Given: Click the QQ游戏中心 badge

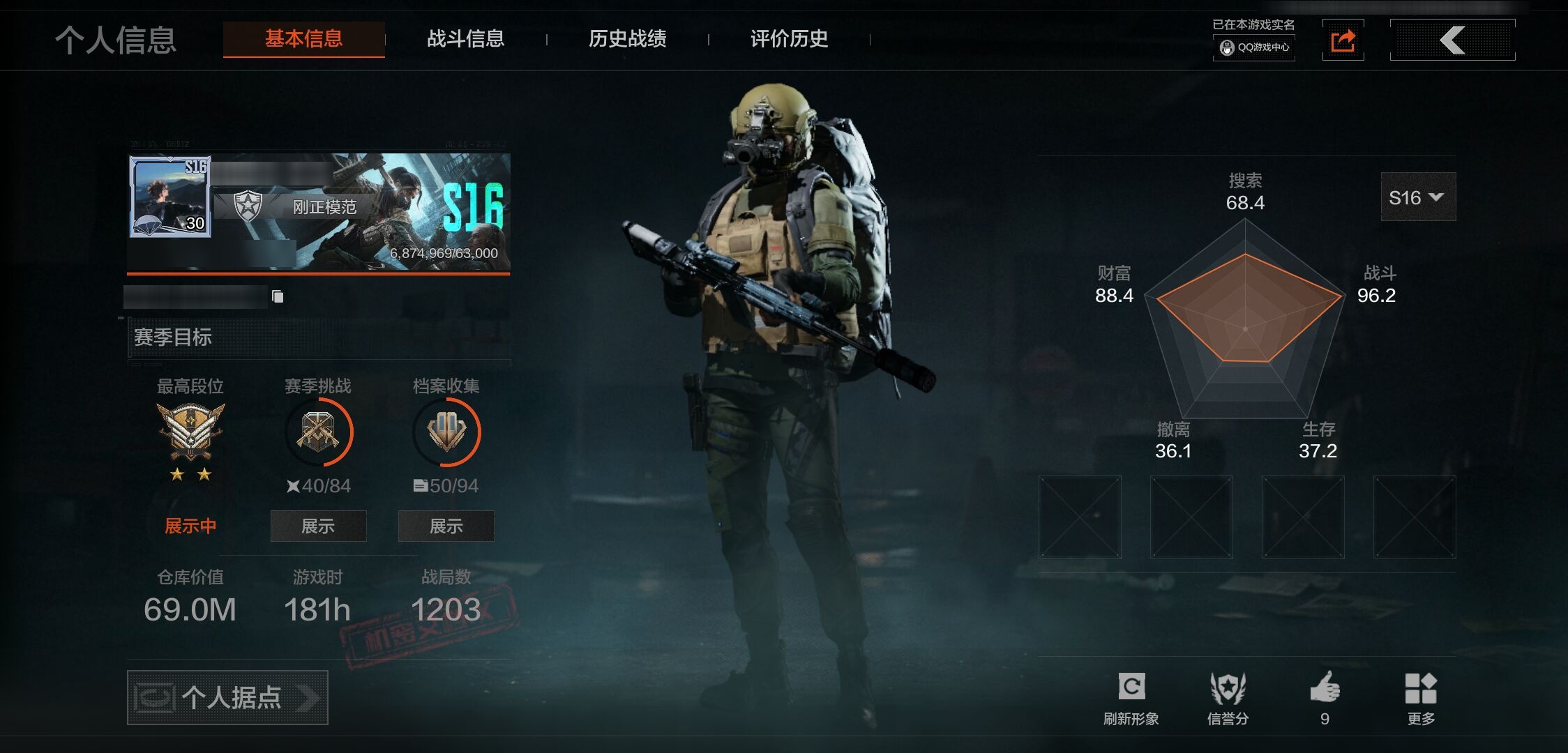Looking at the screenshot, I should coord(1254,47).
